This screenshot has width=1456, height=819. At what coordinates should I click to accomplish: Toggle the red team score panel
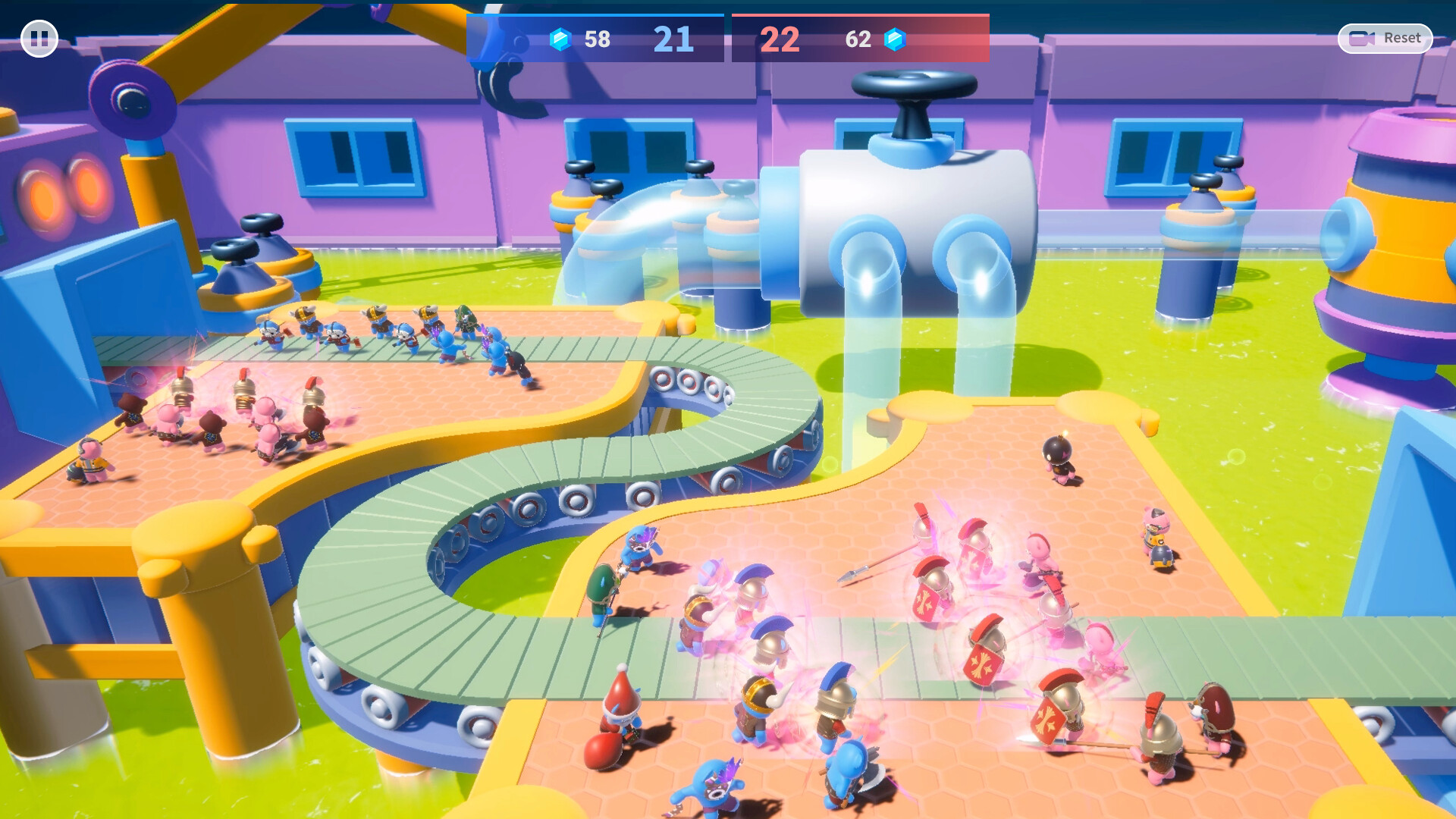861,39
